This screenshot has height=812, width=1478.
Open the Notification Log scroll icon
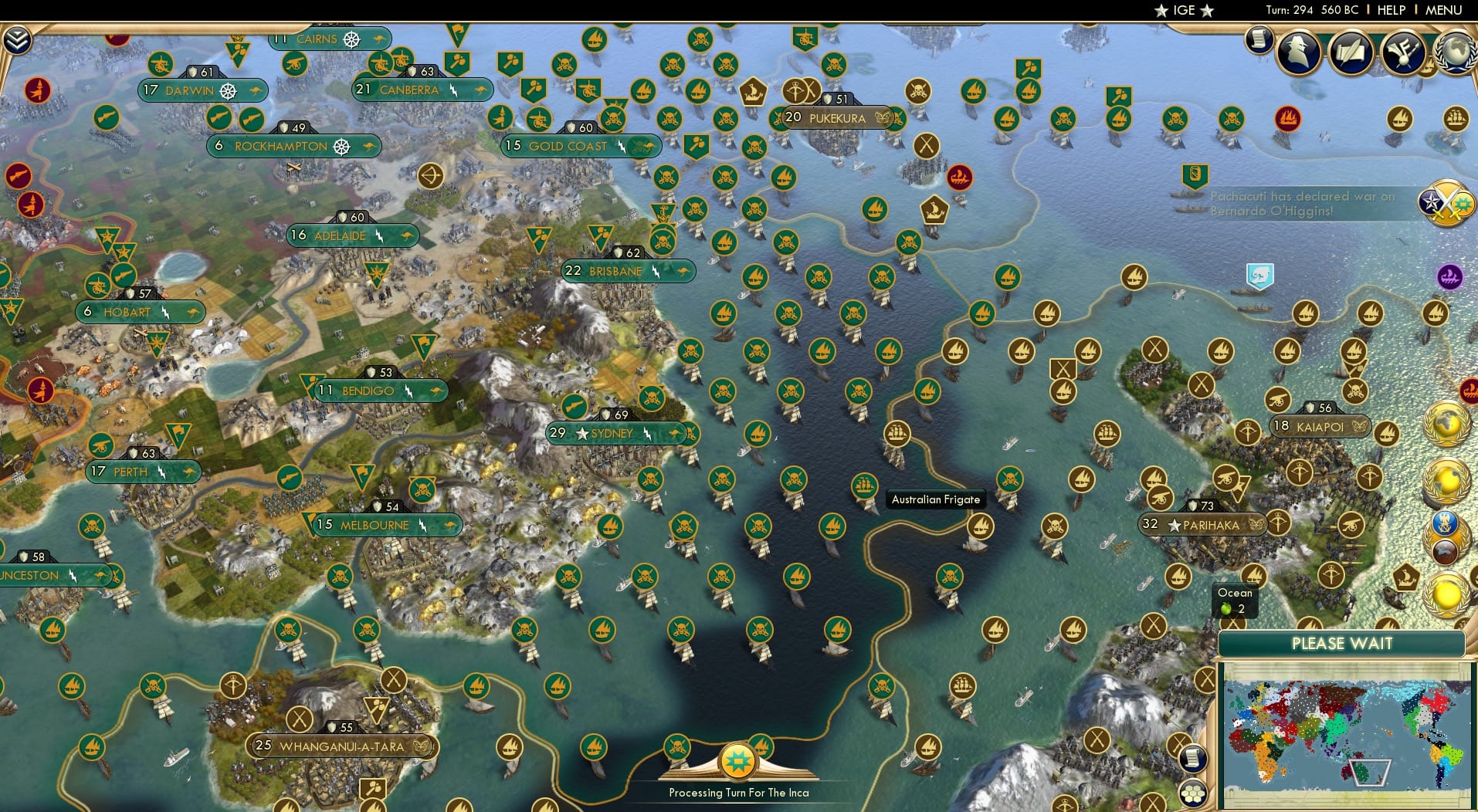click(x=1258, y=41)
